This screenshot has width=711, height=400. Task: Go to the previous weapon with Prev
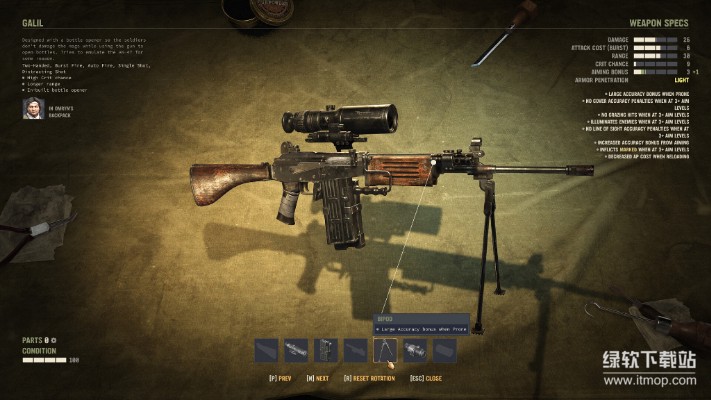click(281, 379)
